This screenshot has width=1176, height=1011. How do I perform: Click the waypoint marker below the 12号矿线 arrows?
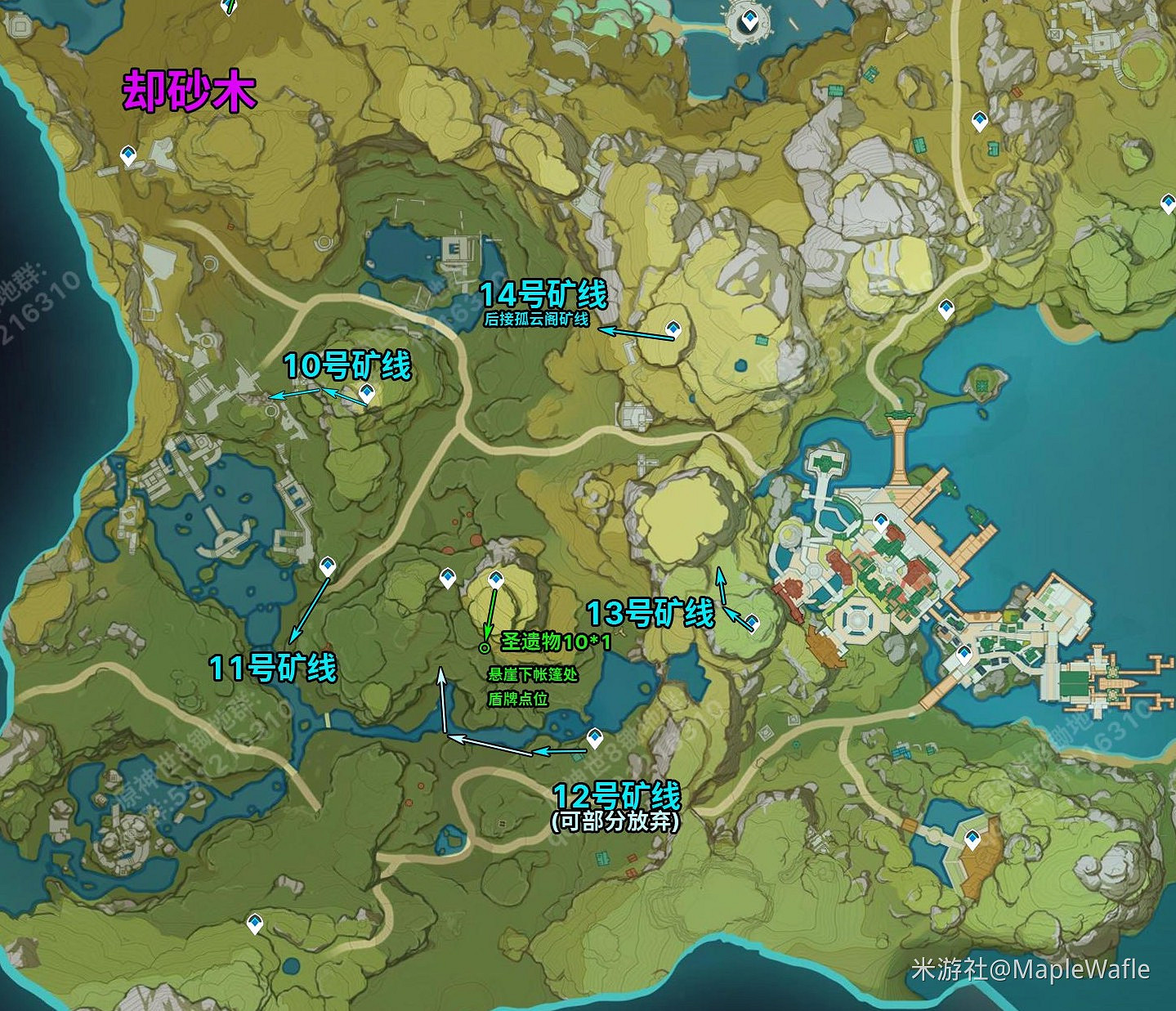[x=595, y=737]
